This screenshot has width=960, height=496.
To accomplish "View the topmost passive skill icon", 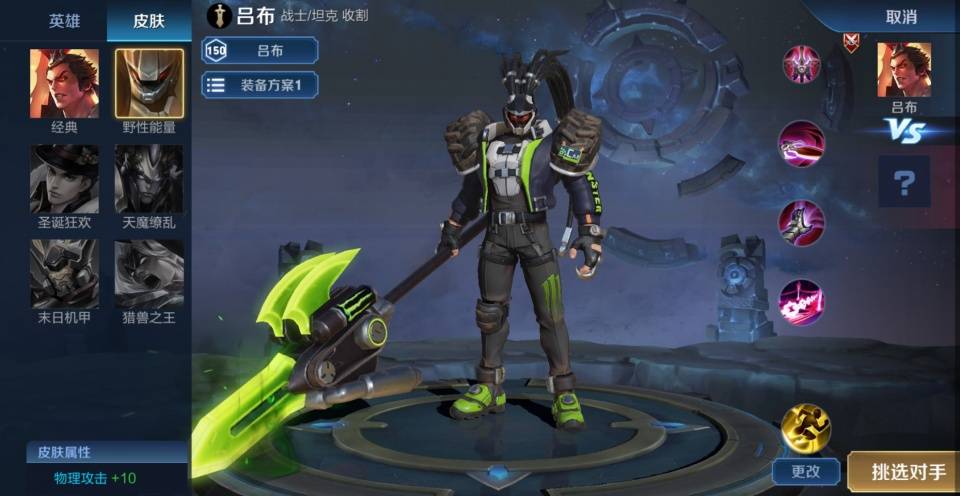I will 802,65.
